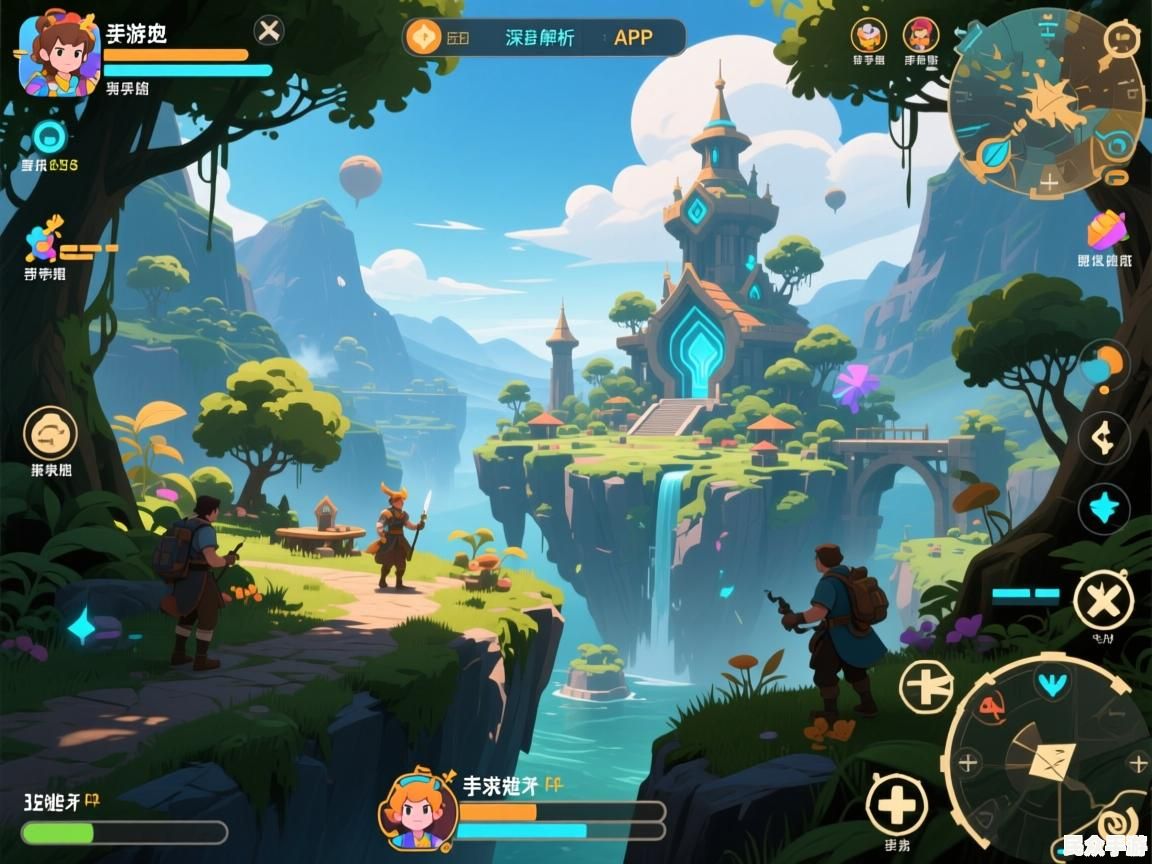Image resolution: width=1152 pixels, height=864 pixels.
Task: Trigger the crossed-swords attack button
Action: click(x=1103, y=601)
